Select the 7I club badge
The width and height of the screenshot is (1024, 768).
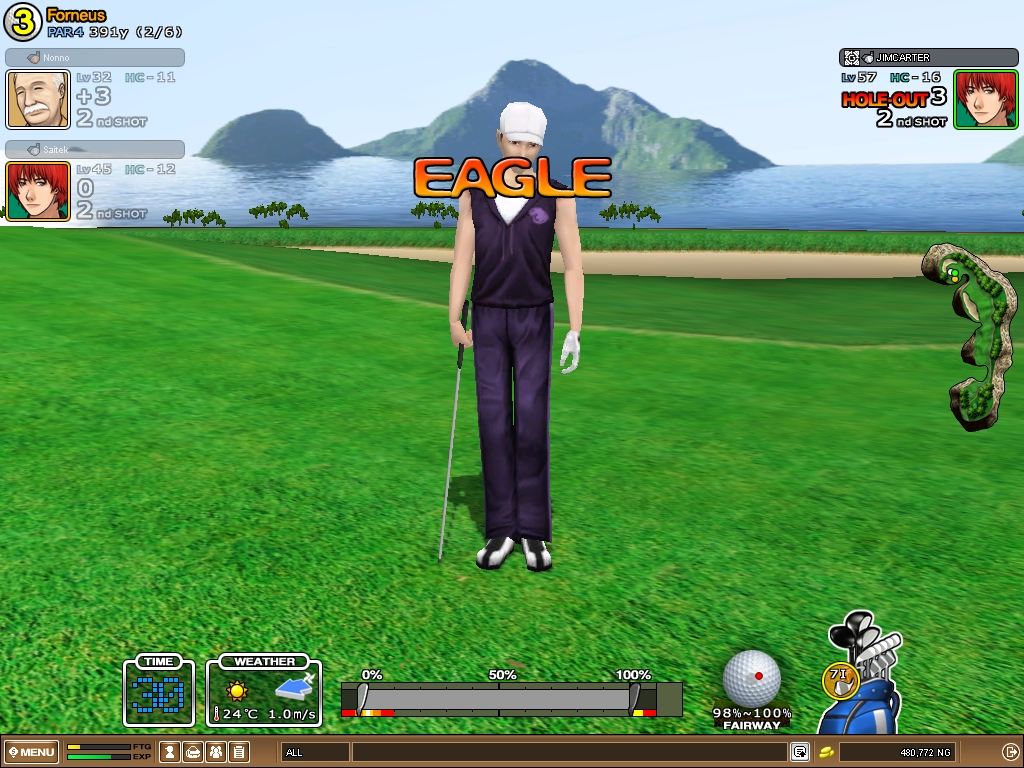[840, 679]
